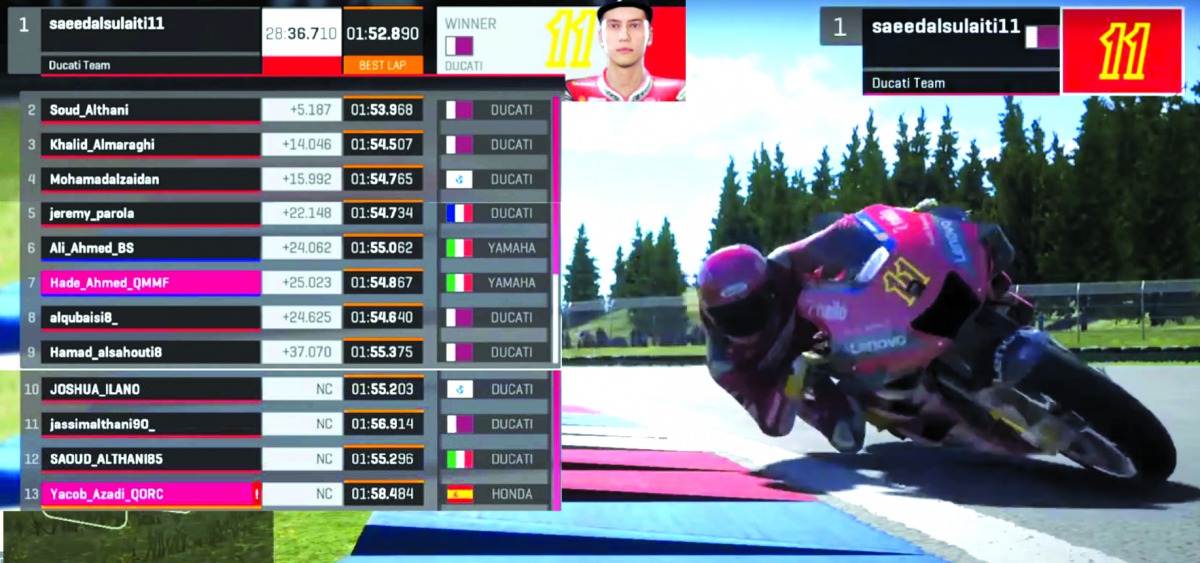
Task: Select jeremy_parola's race result
Action: 150,213
